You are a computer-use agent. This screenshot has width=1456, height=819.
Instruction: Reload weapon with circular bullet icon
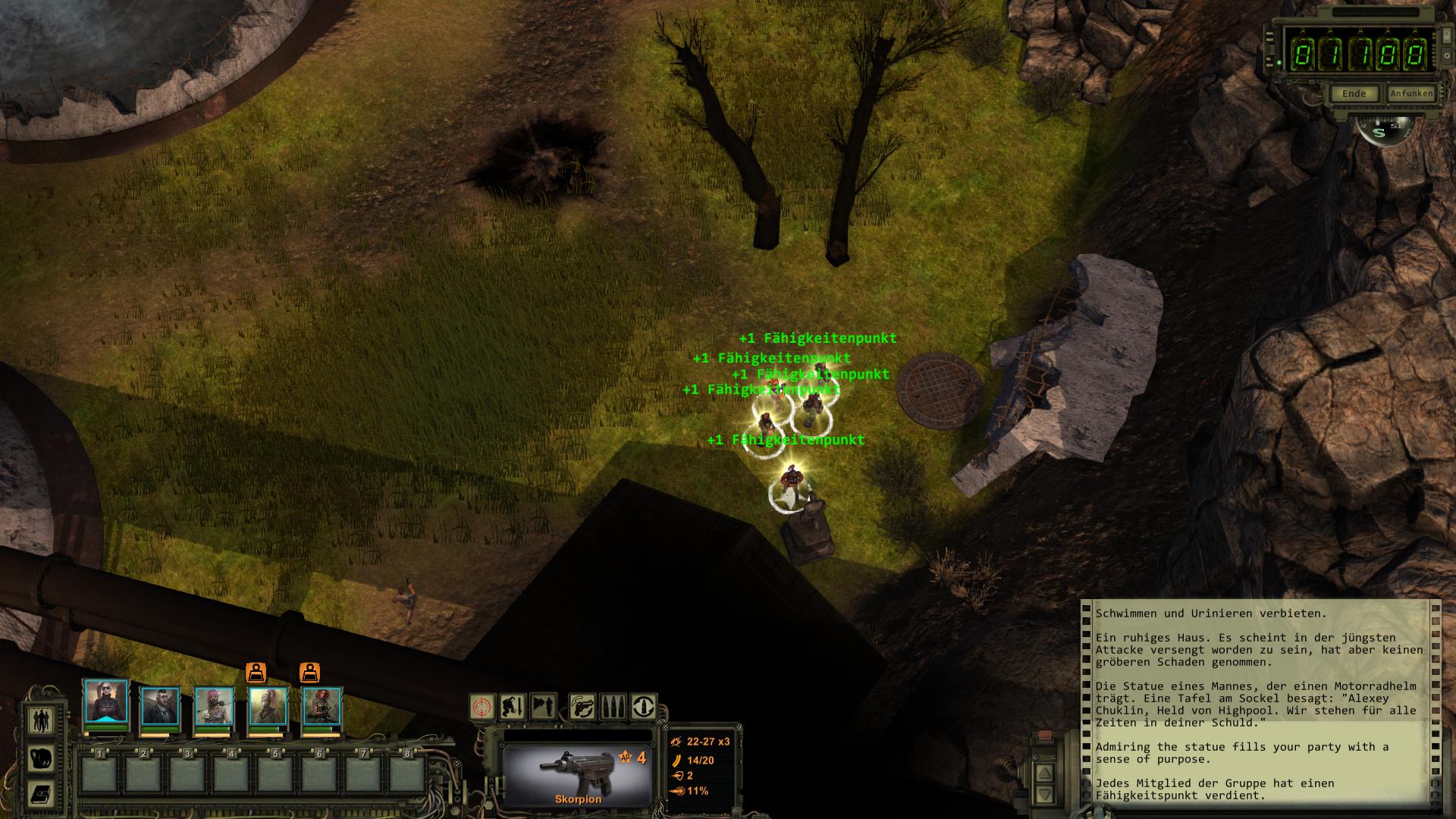(644, 707)
